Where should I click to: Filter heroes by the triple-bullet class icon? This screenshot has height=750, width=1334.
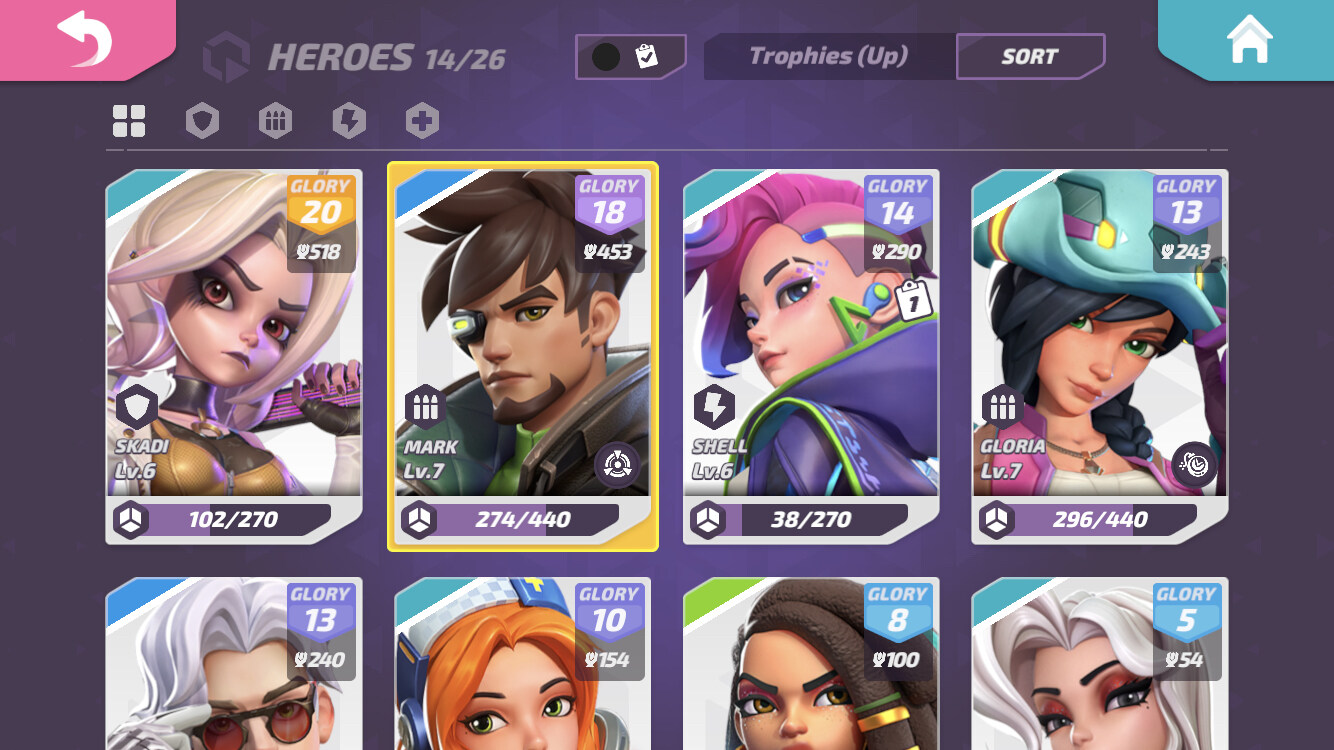tap(275, 120)
